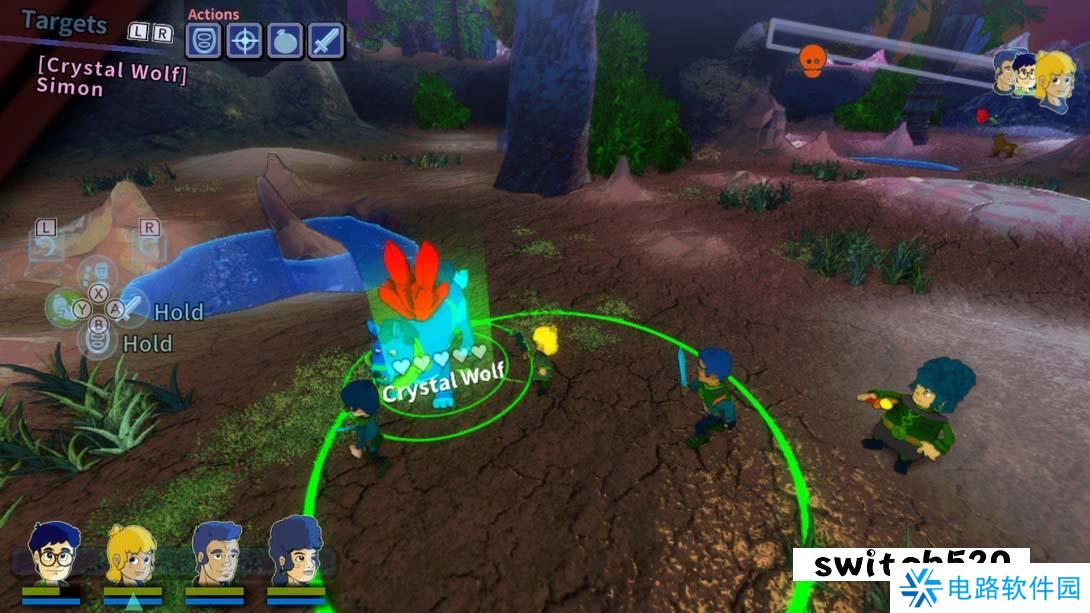Use the sword attack action
The height and width of the screenshot is (613, 1090).
[x=326, y=41]
